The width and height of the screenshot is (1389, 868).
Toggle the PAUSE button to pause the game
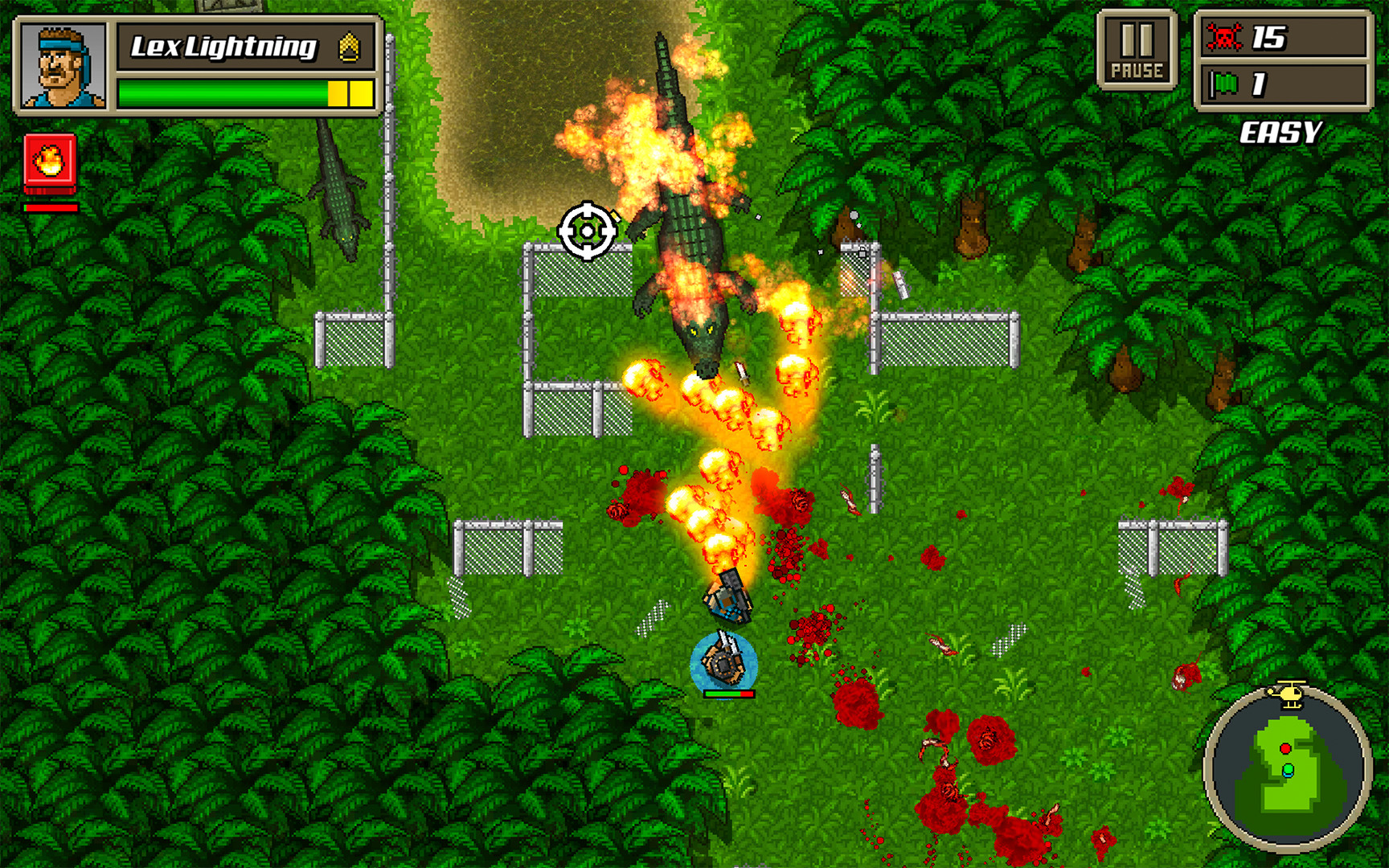click(1139, 48)
